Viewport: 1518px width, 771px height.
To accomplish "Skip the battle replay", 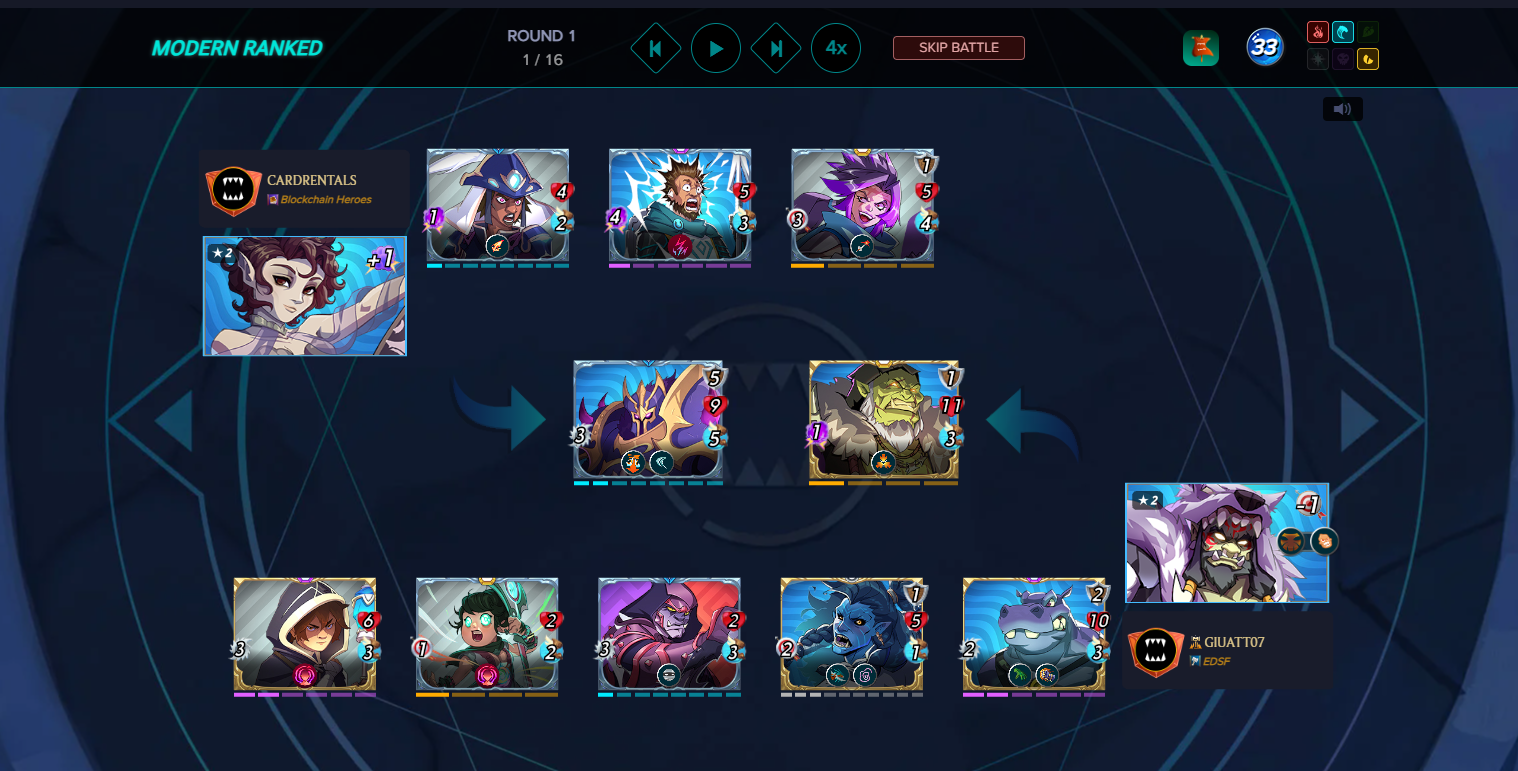I will 958,48.
